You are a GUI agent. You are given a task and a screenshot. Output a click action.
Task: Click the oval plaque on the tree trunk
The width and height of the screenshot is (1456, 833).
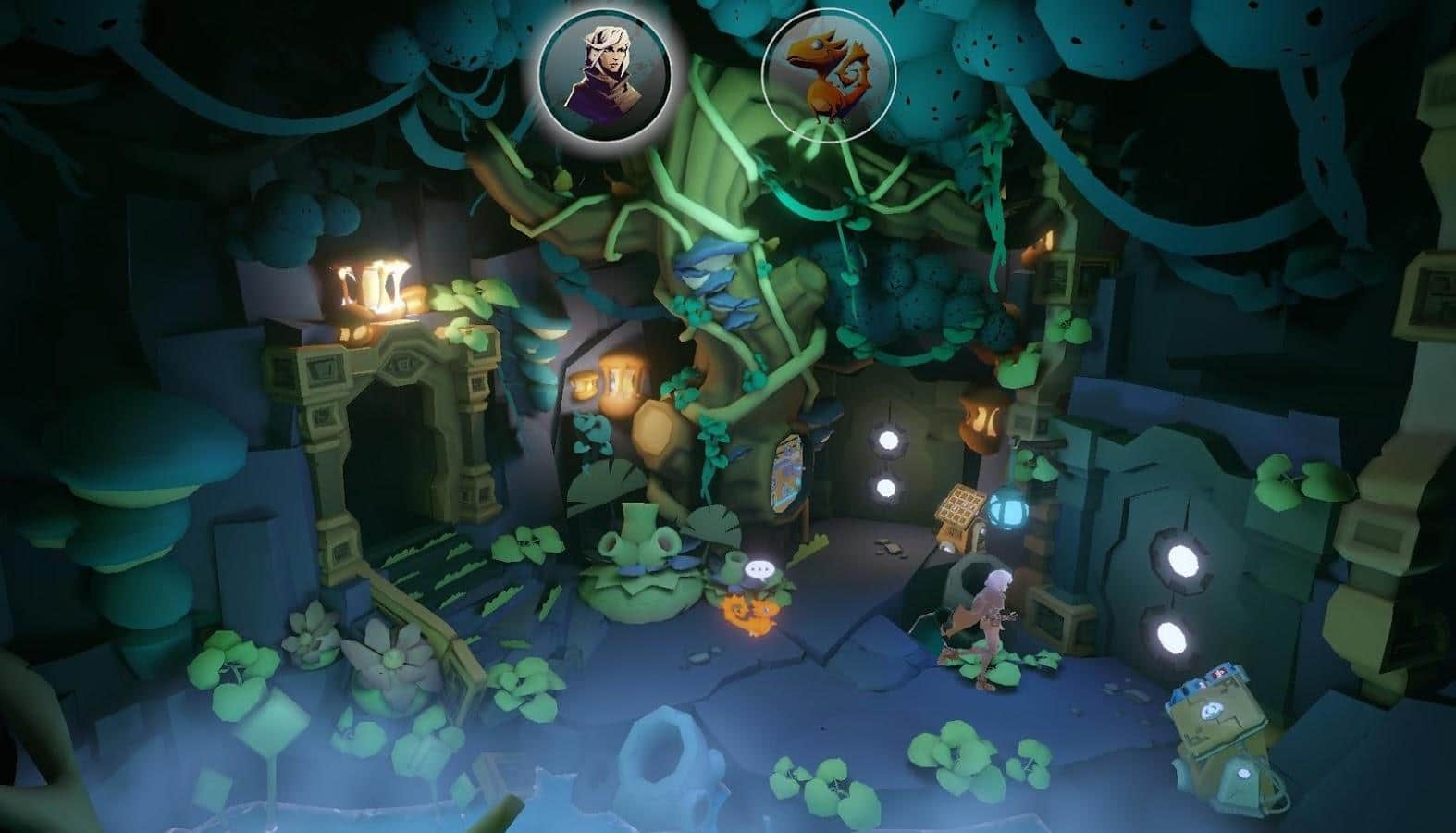(785, 475)
